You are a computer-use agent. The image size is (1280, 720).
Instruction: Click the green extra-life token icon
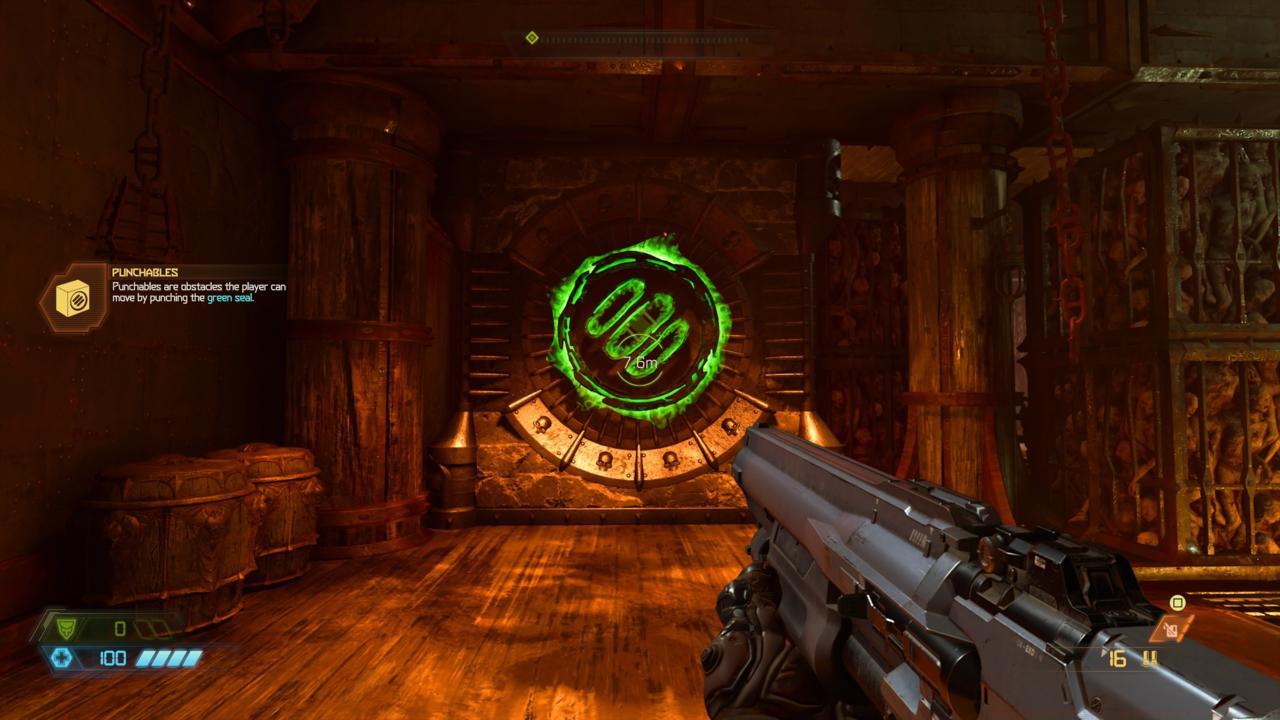pyautogui.click(x=1177, y=602)
